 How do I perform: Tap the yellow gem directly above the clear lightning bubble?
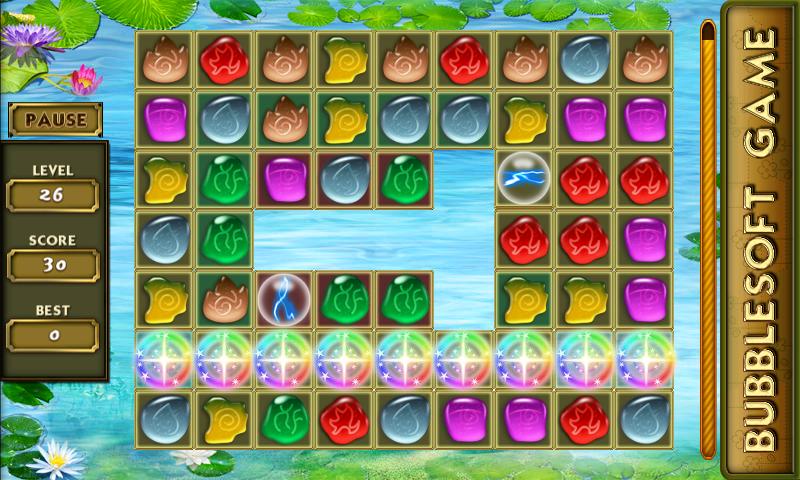click(525, 119)
